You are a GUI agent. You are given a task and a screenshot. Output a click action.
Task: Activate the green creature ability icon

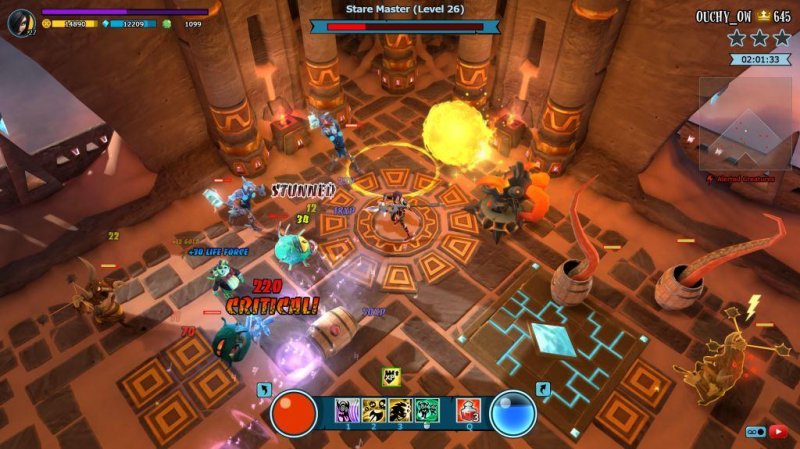click(427, 410)
